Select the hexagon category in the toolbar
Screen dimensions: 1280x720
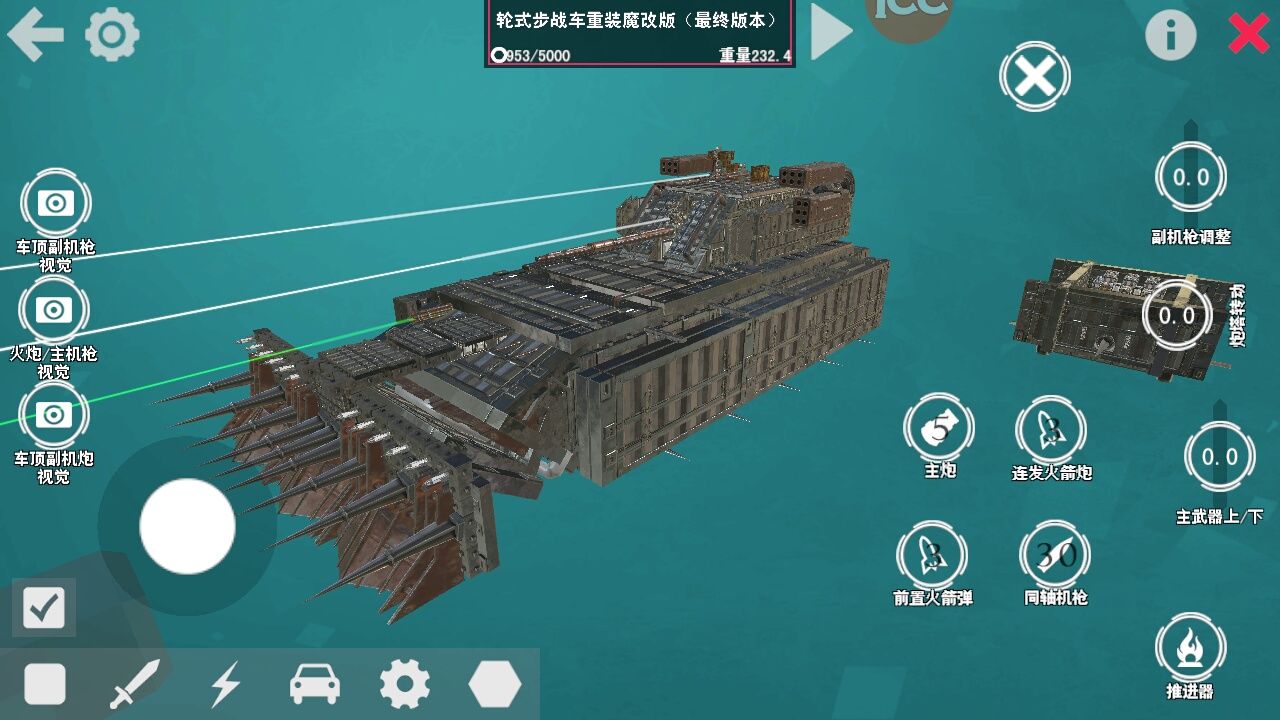coord(494,685)
